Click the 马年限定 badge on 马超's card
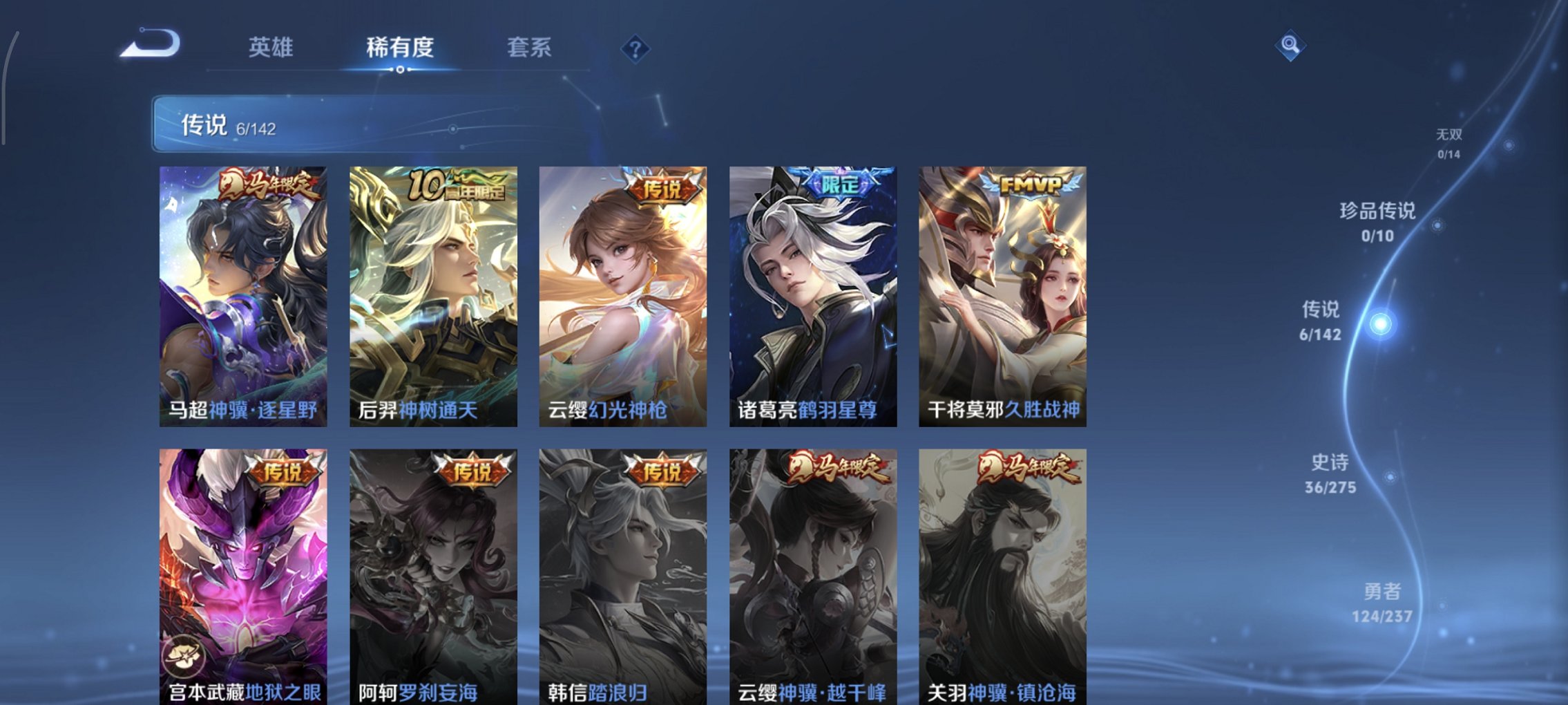The width and height of the screenshot is (1568, 705). (269, 183)
